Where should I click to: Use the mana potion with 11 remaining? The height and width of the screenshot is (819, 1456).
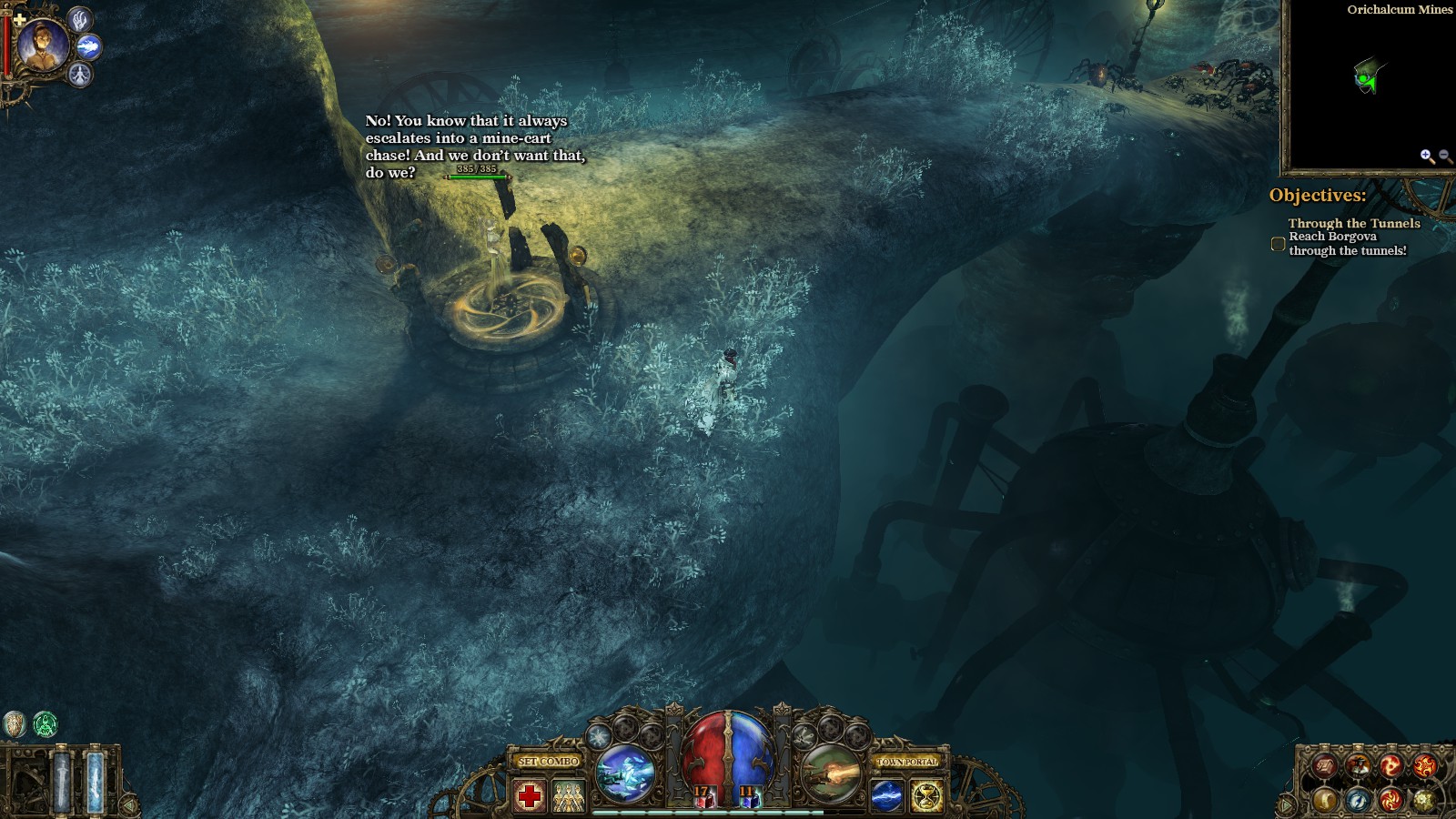coord(750,798)
